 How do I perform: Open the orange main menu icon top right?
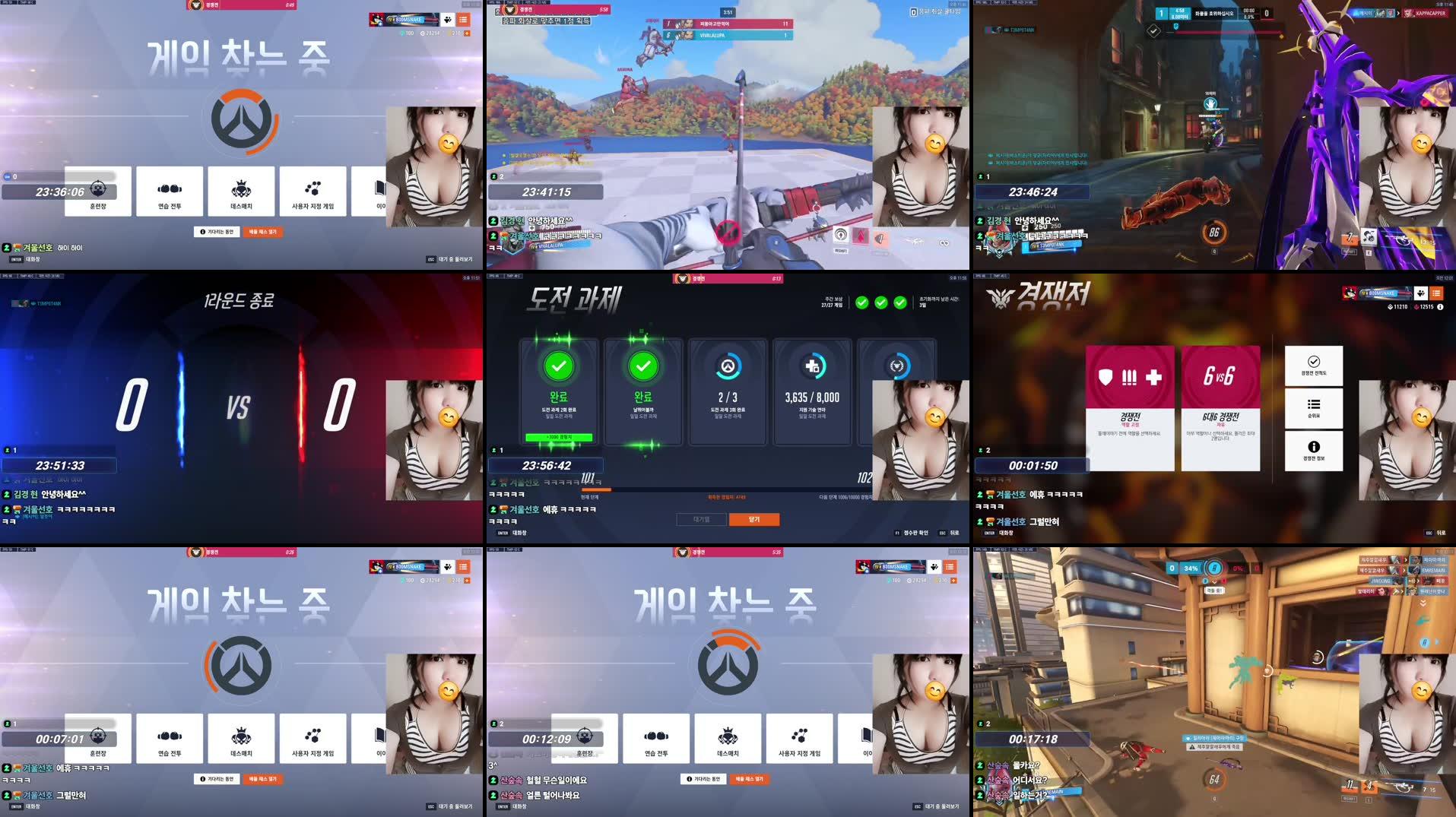(1435, 293)
